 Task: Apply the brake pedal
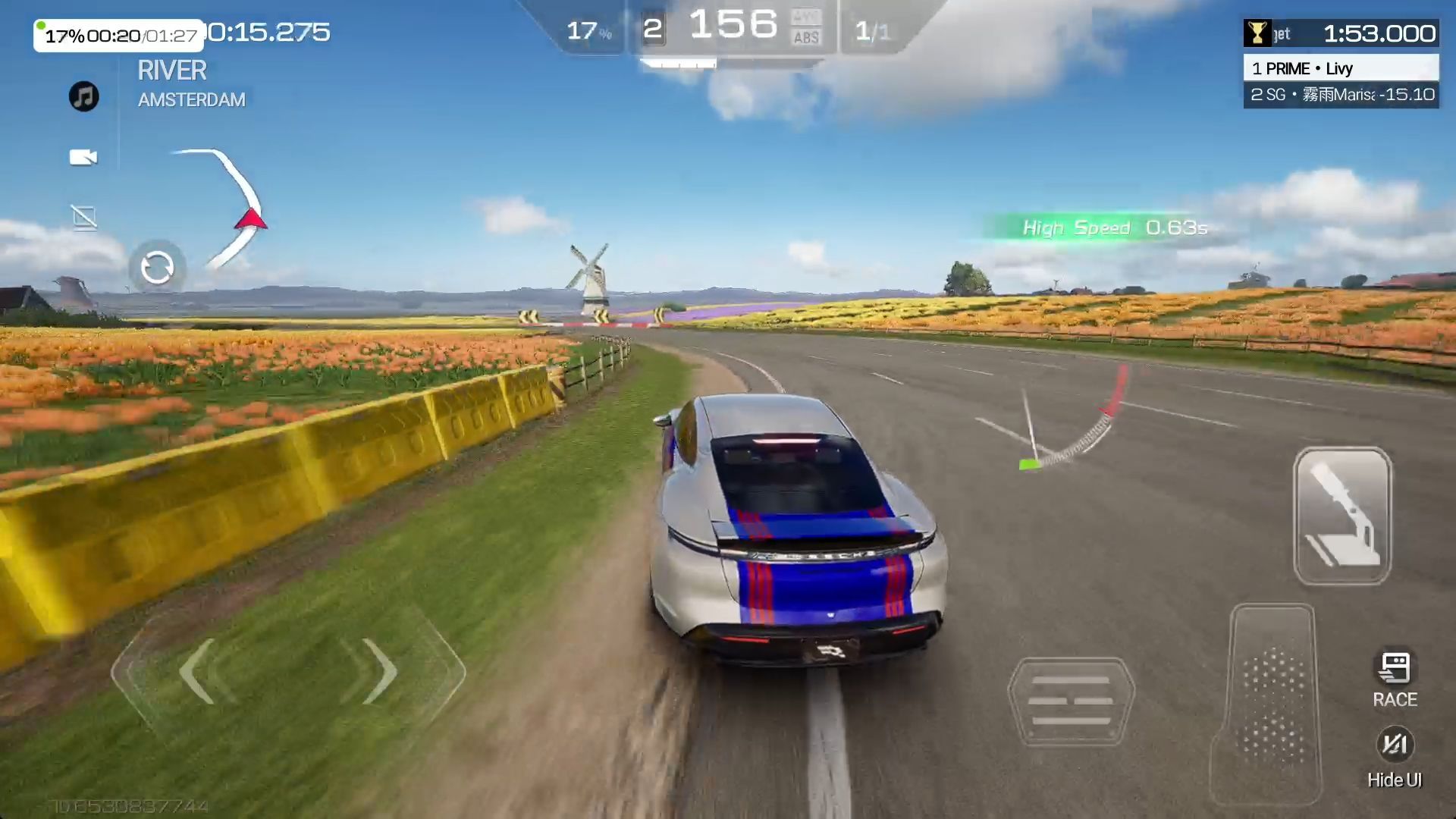(1071, 701)
